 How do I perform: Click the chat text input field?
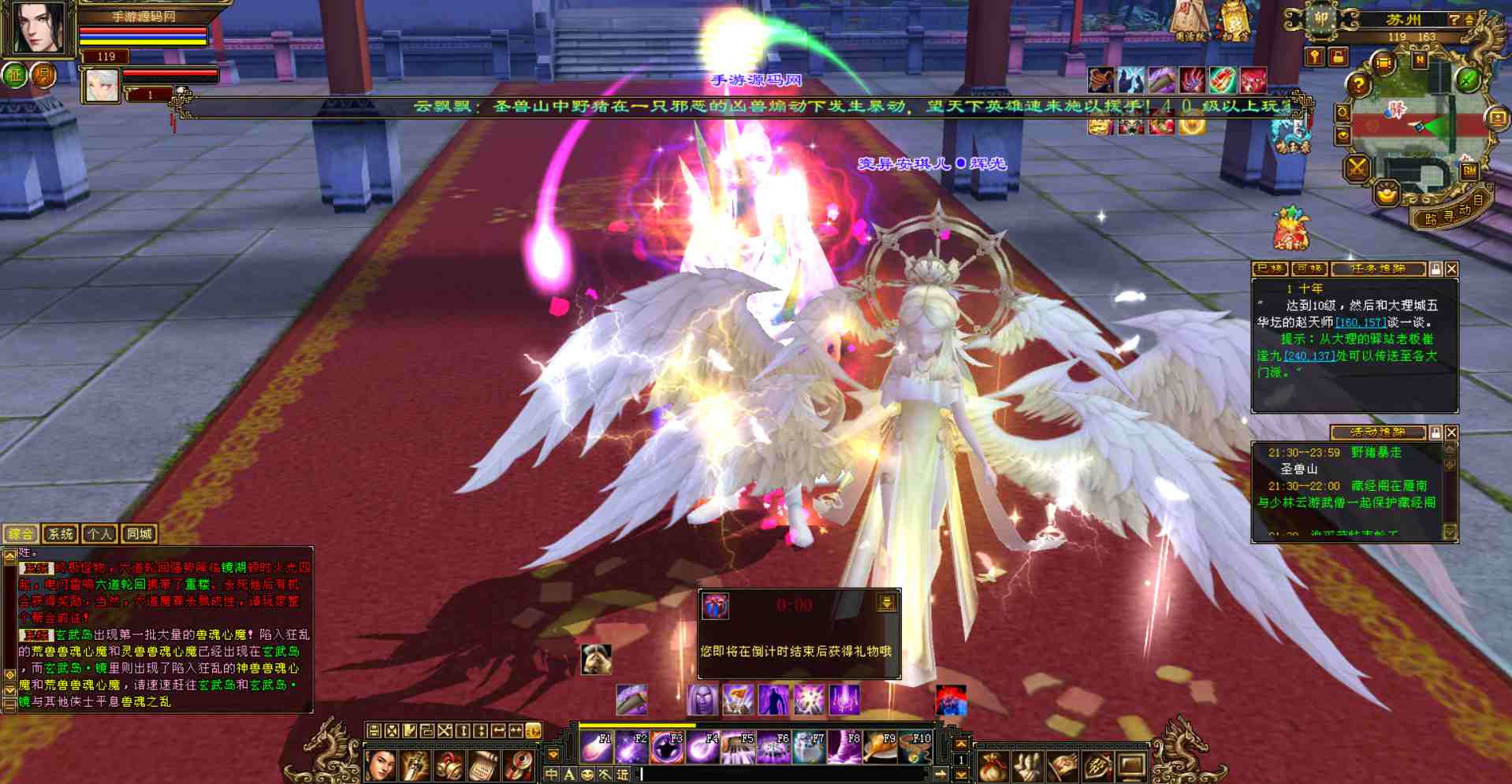coord(788,775)
